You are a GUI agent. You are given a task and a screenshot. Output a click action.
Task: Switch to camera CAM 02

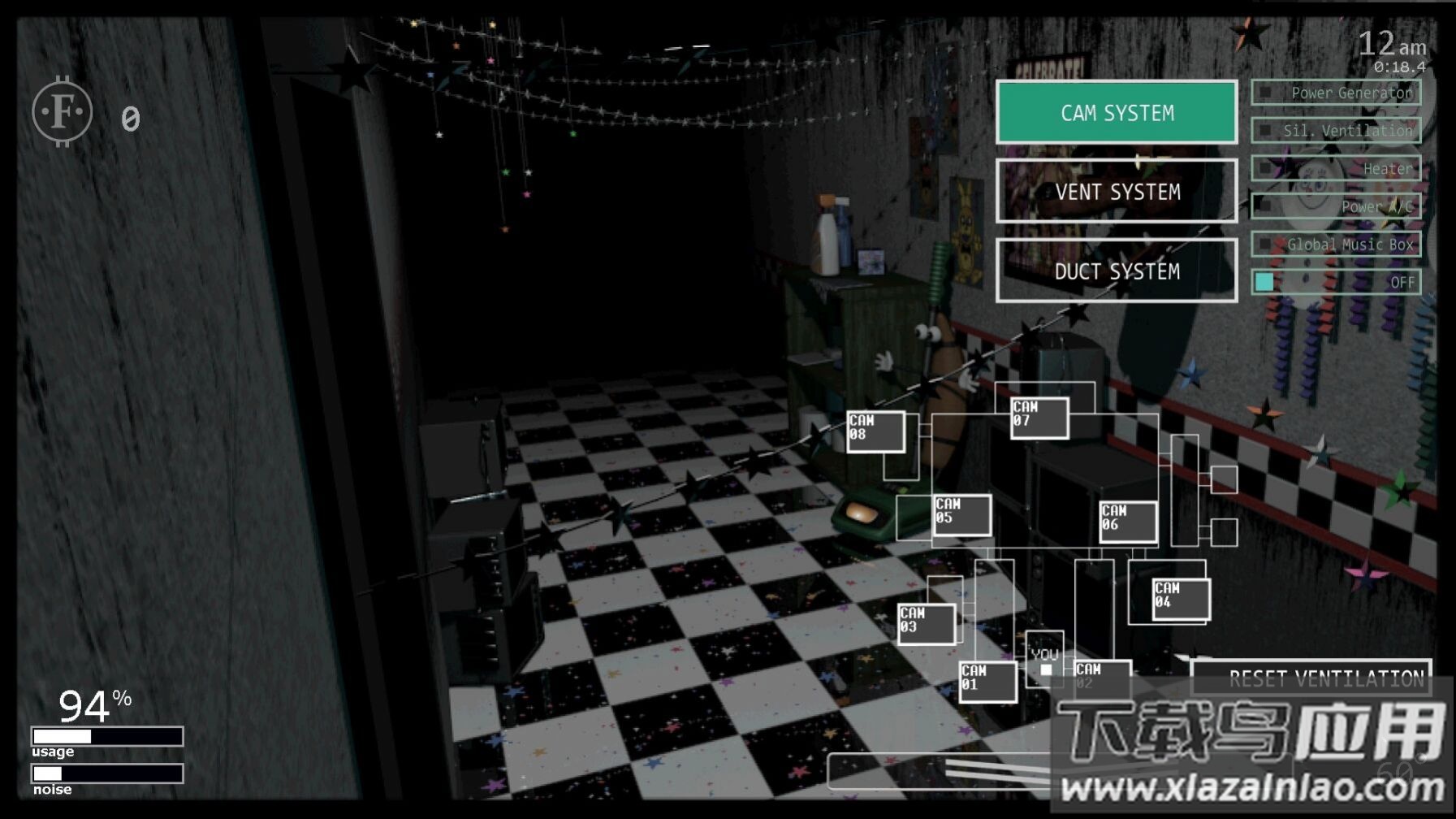(1102, 677)
